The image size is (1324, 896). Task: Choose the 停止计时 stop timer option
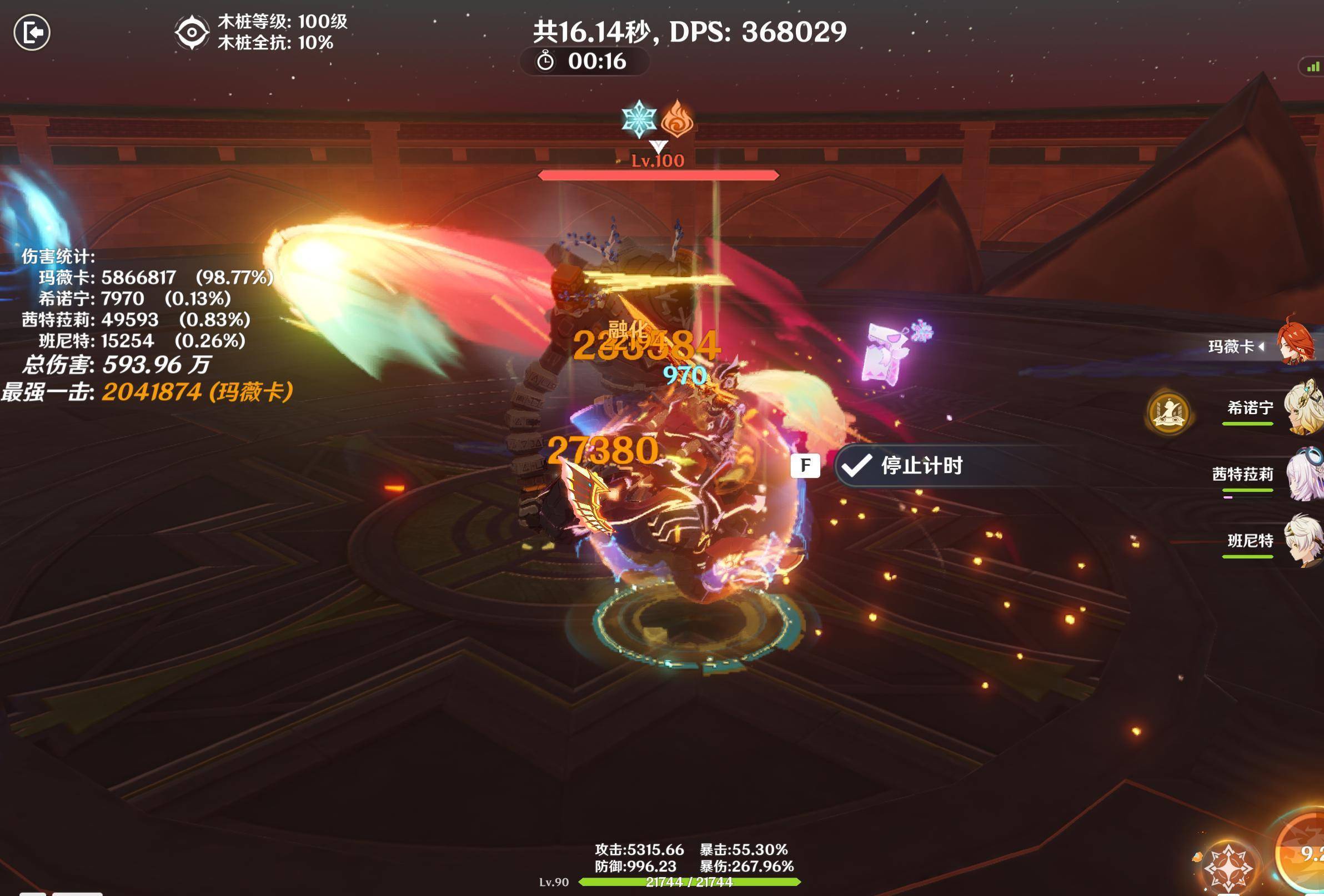coord(921,466)
